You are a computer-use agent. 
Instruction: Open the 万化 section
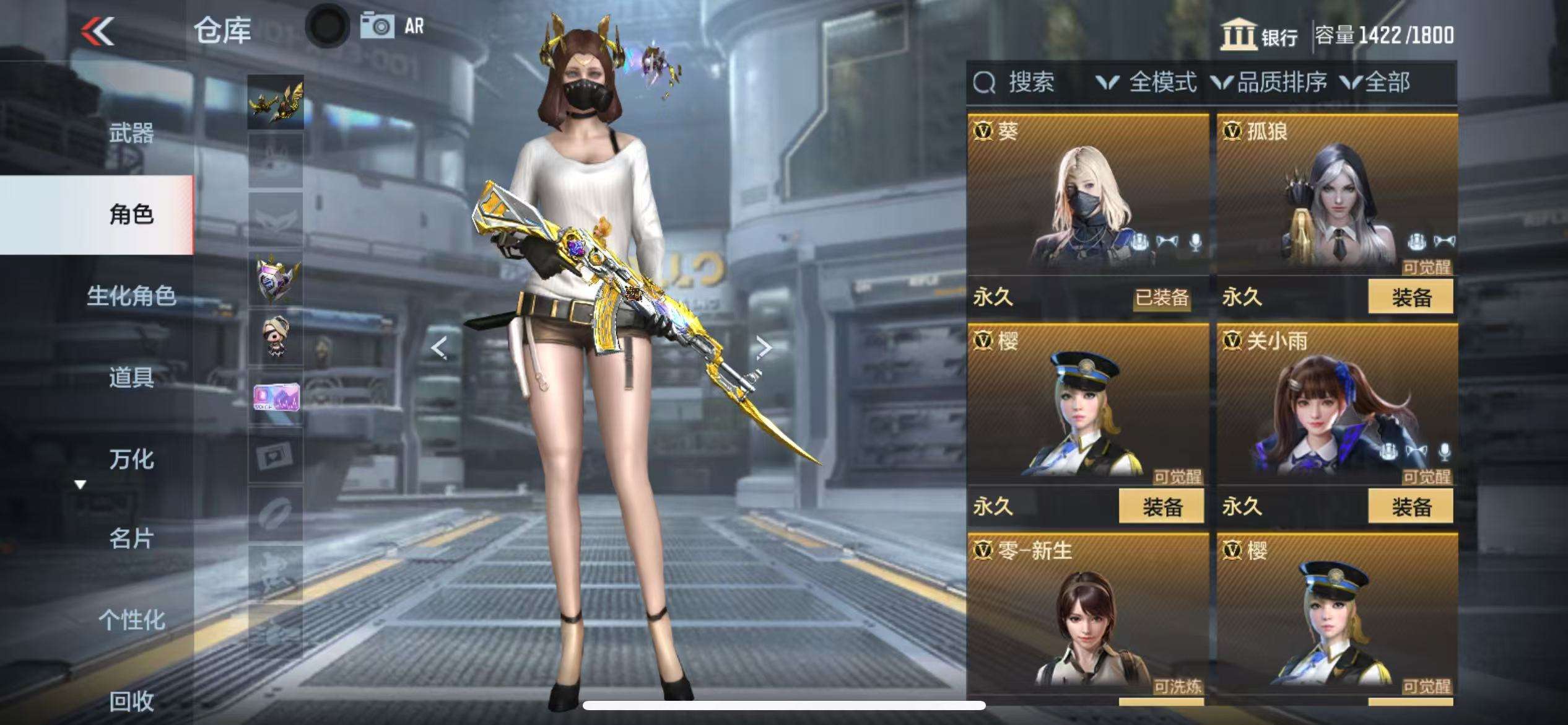click(131, 459)
